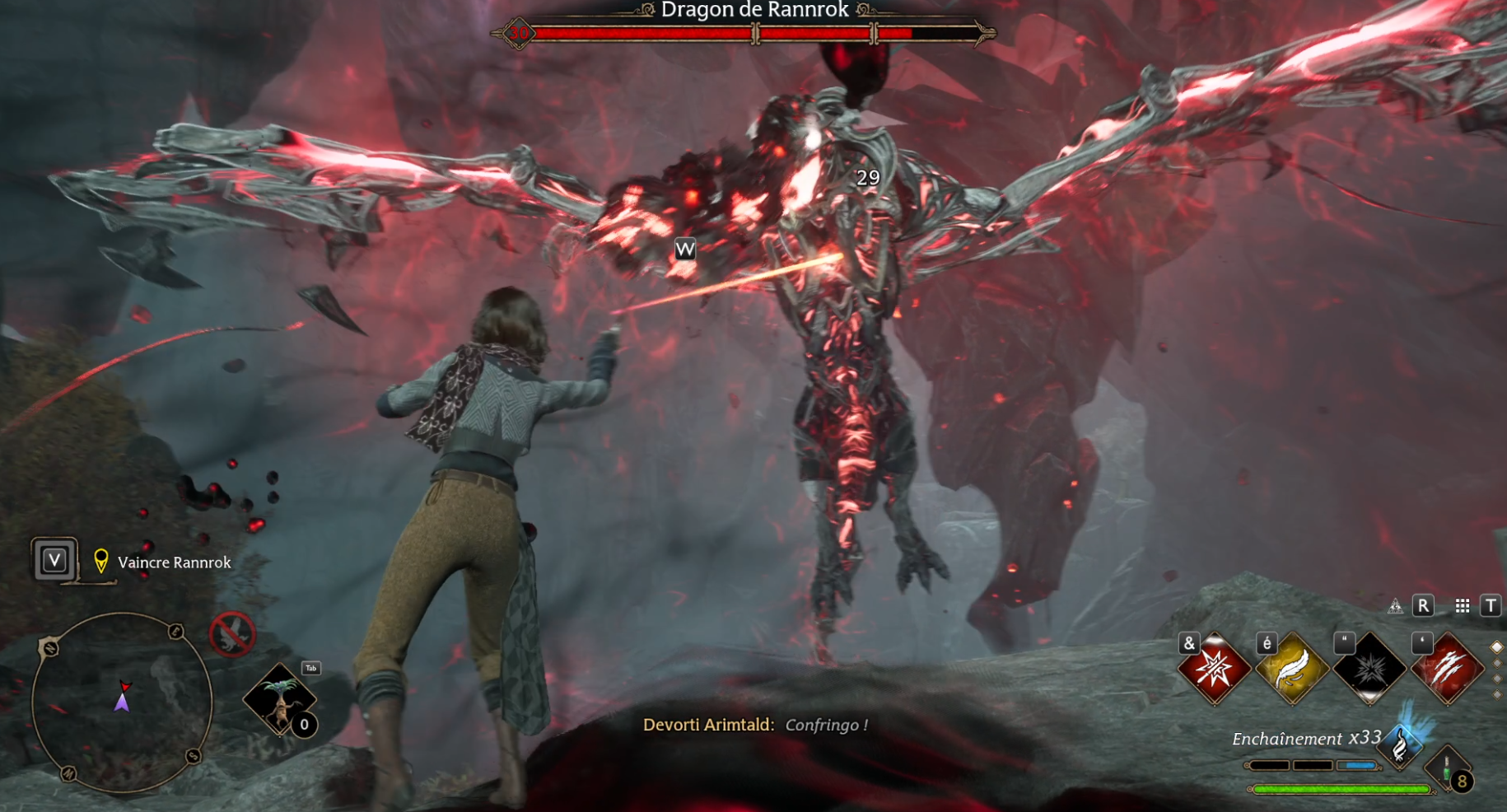Switch to the top spell set diamond
The height and width of the screenshot is (812, 1507).
pos(1497,647)
